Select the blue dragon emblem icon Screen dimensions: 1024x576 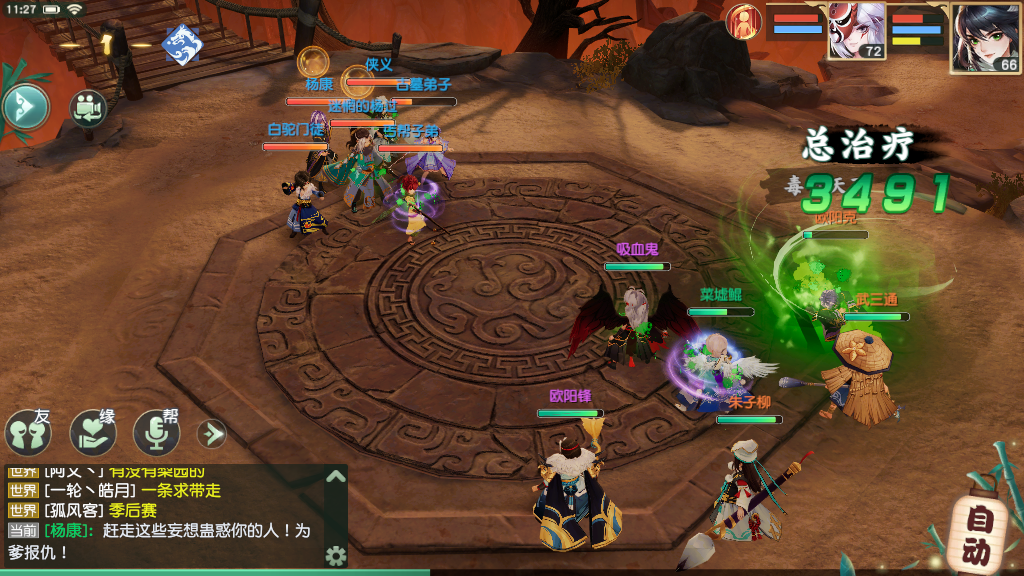182,43
